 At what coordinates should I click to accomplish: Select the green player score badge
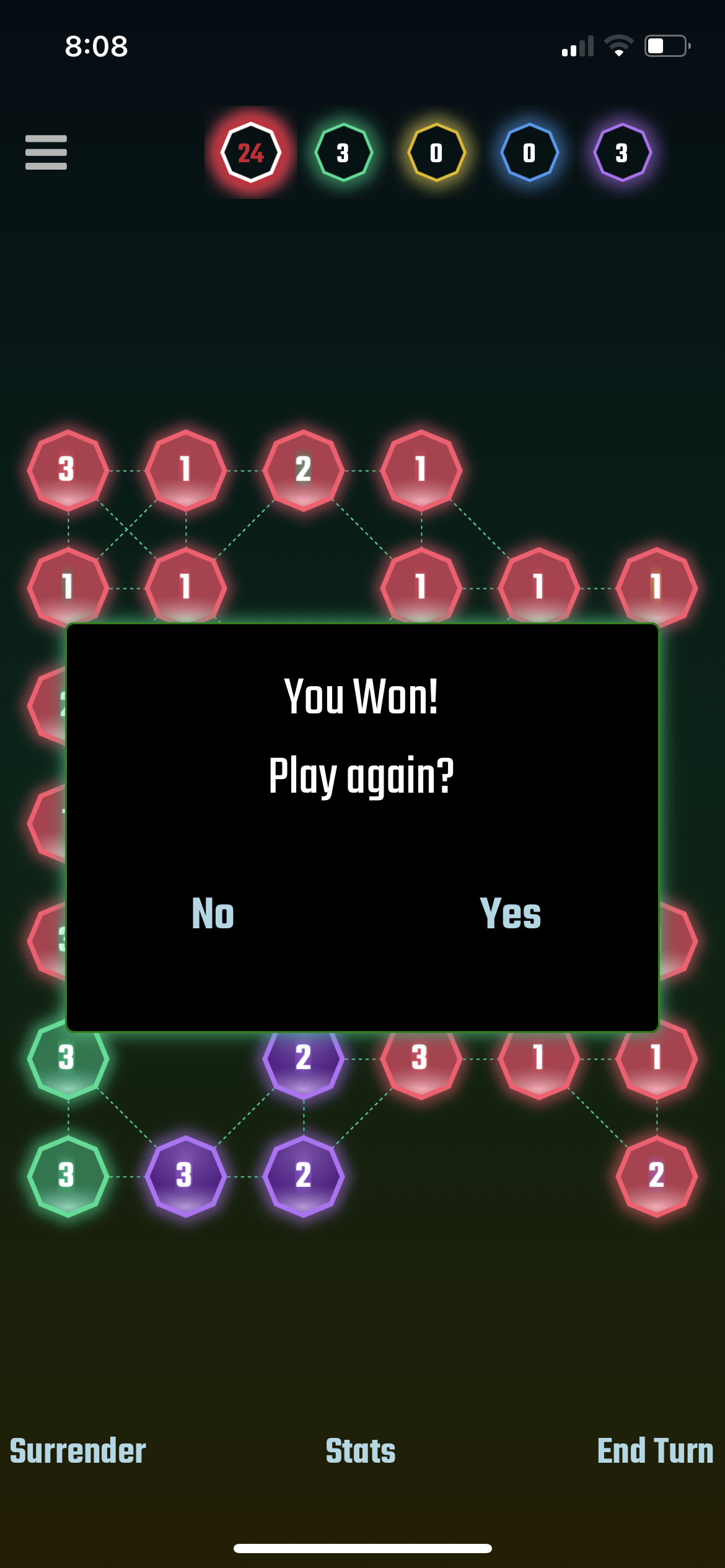343,152
